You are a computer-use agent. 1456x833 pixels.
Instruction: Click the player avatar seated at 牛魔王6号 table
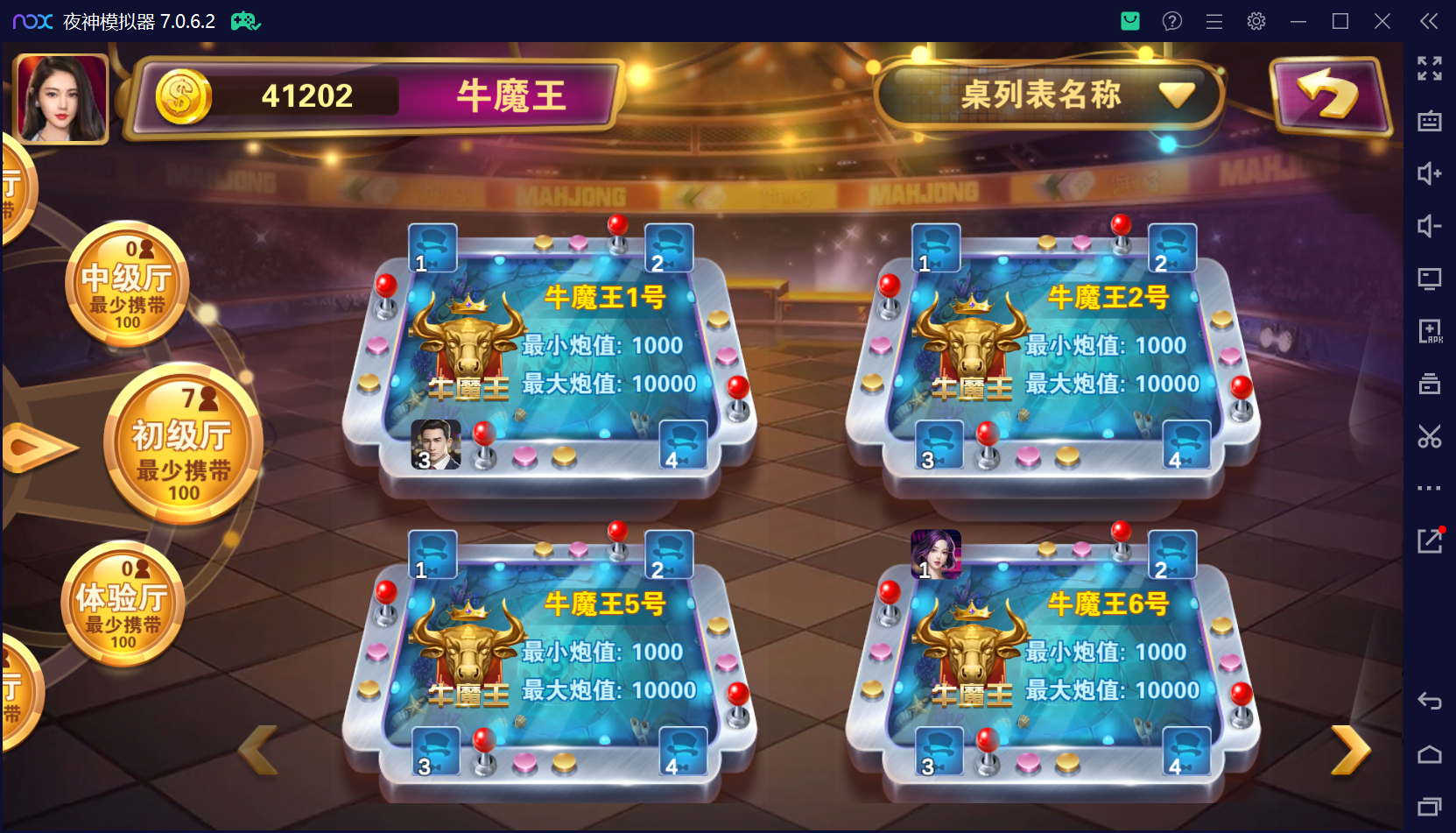pos(936,554)
